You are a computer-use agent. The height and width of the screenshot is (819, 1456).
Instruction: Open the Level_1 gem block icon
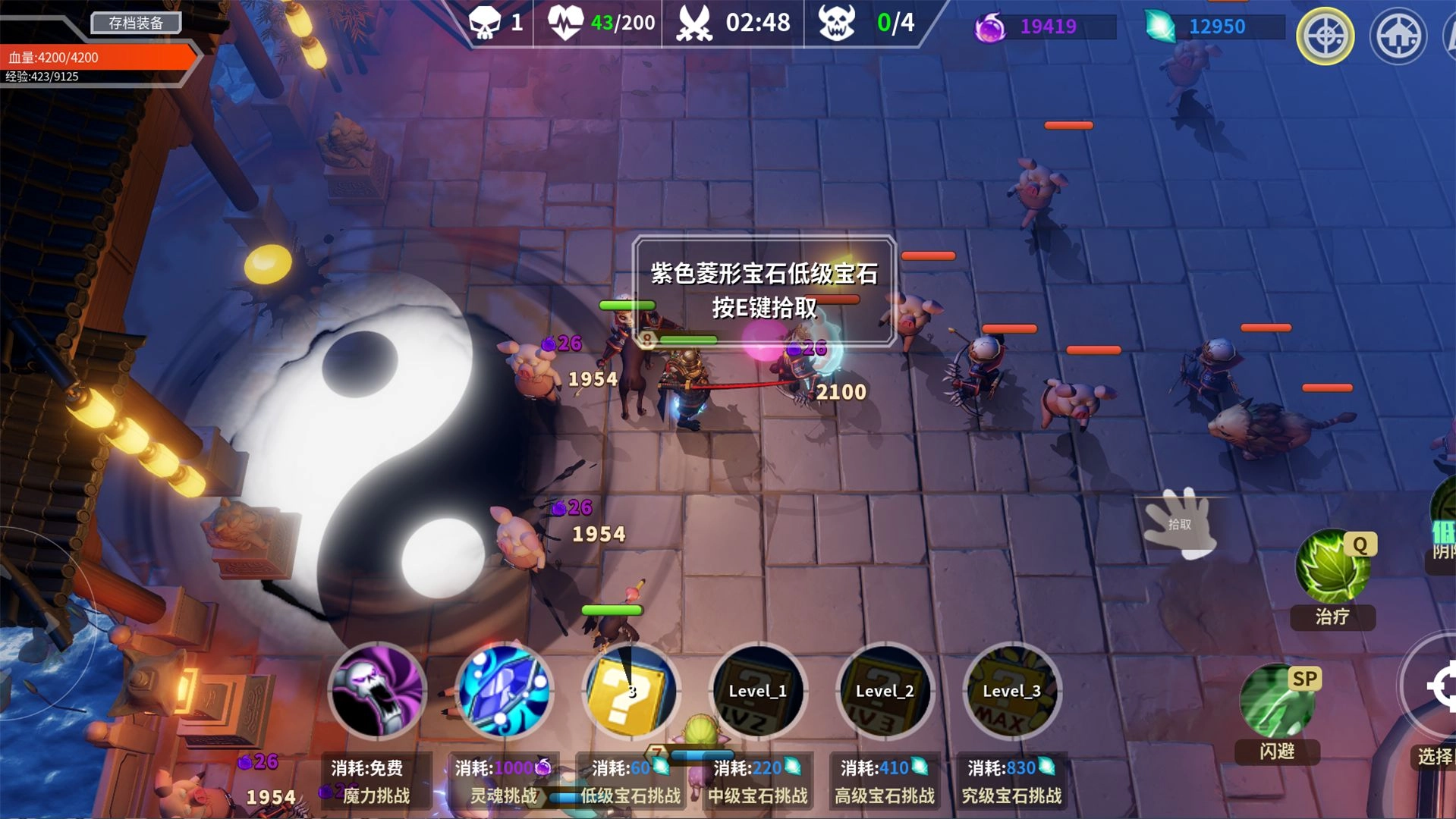click(759, 692)
